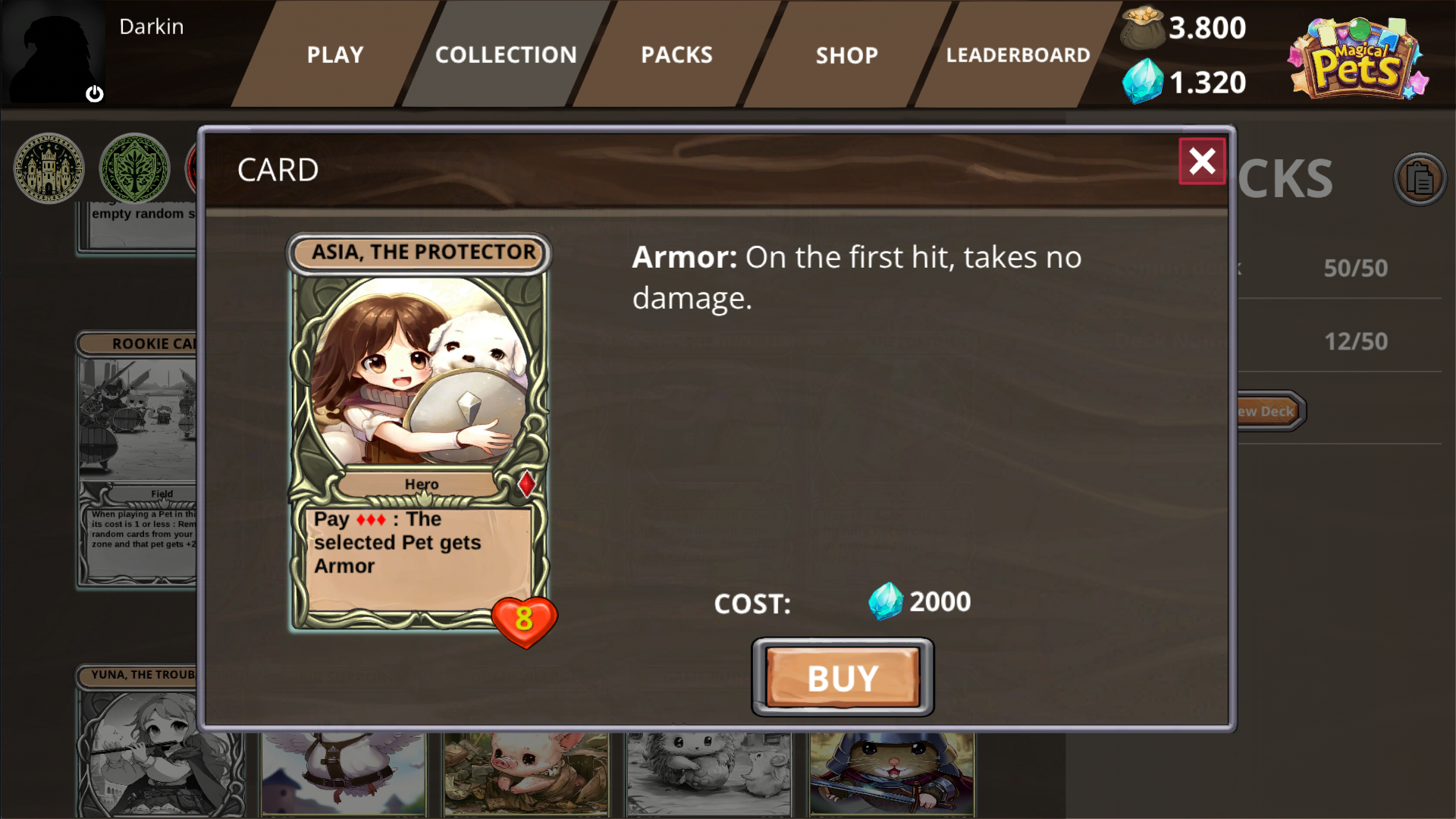
Task: Toggle the green tree faction filter seal
Action: tap(134, 168)
